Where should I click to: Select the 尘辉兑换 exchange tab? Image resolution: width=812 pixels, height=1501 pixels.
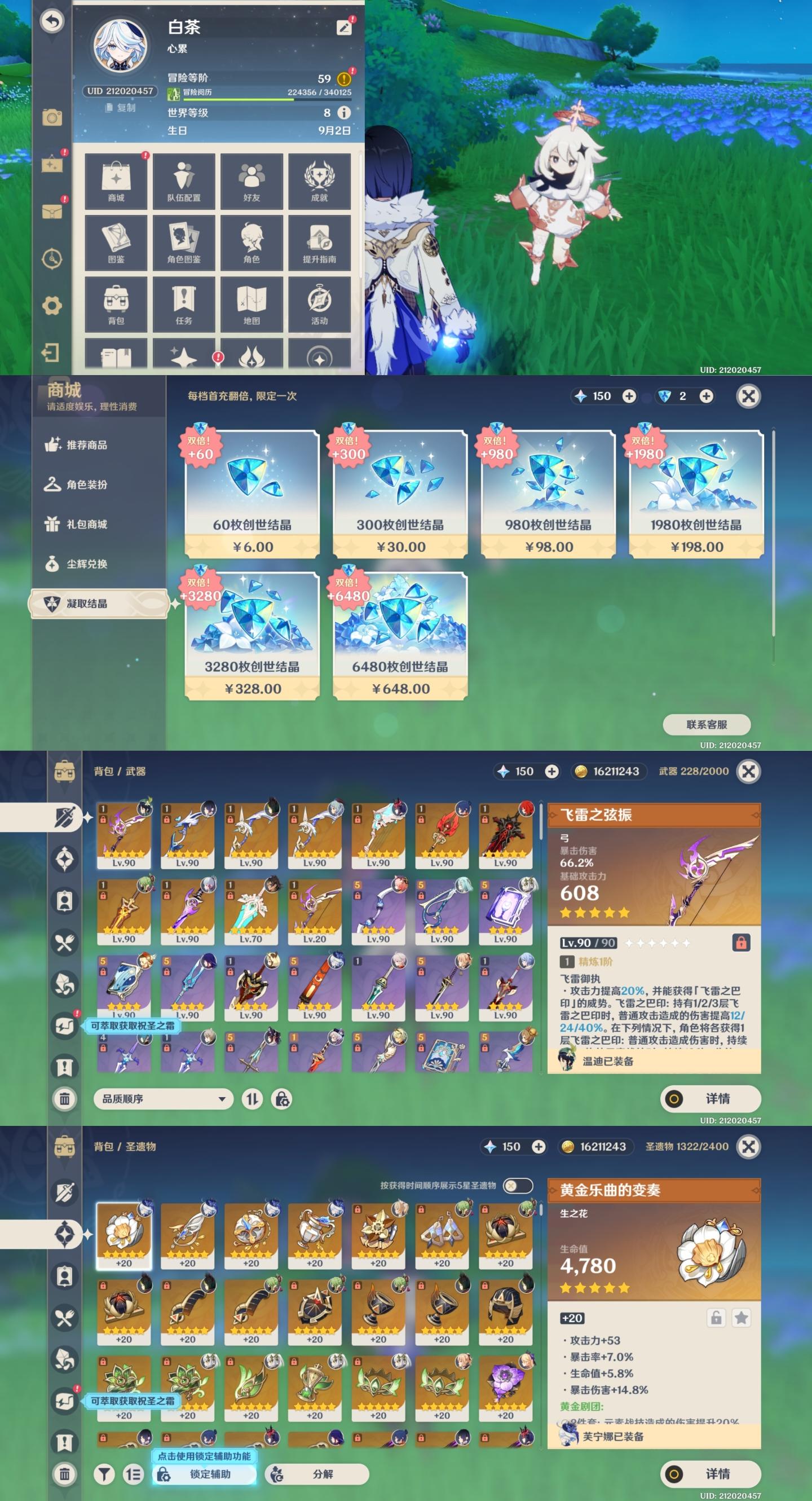(x=86, y=564)
